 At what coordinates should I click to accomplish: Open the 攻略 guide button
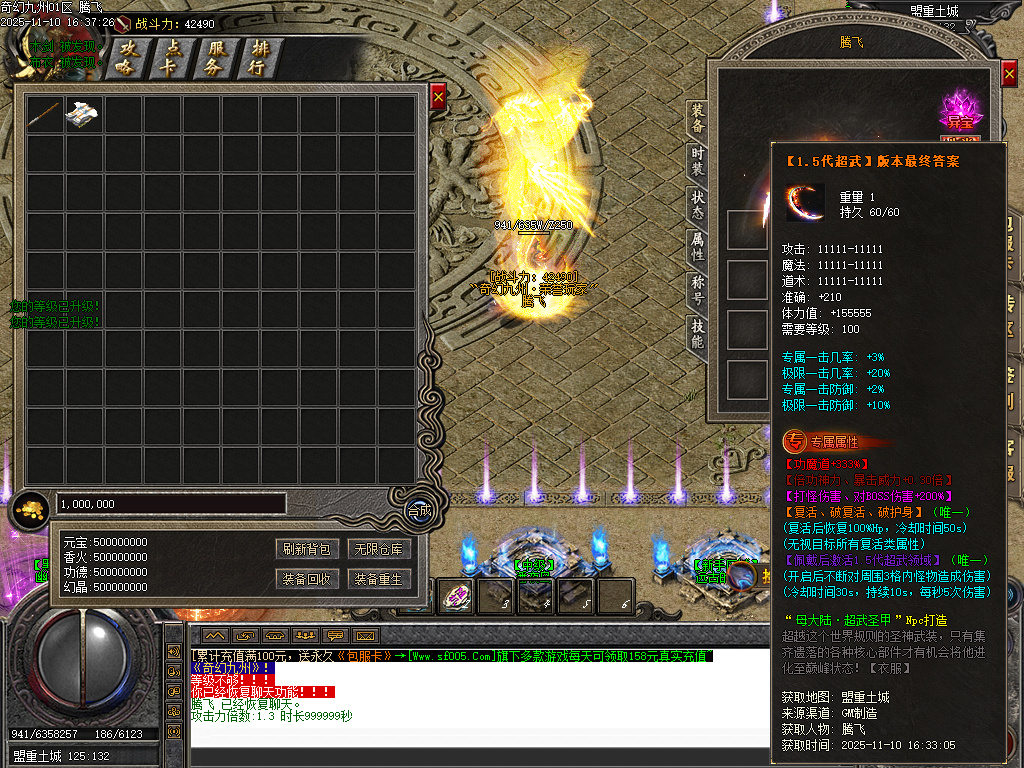click(x=128, y=58)
